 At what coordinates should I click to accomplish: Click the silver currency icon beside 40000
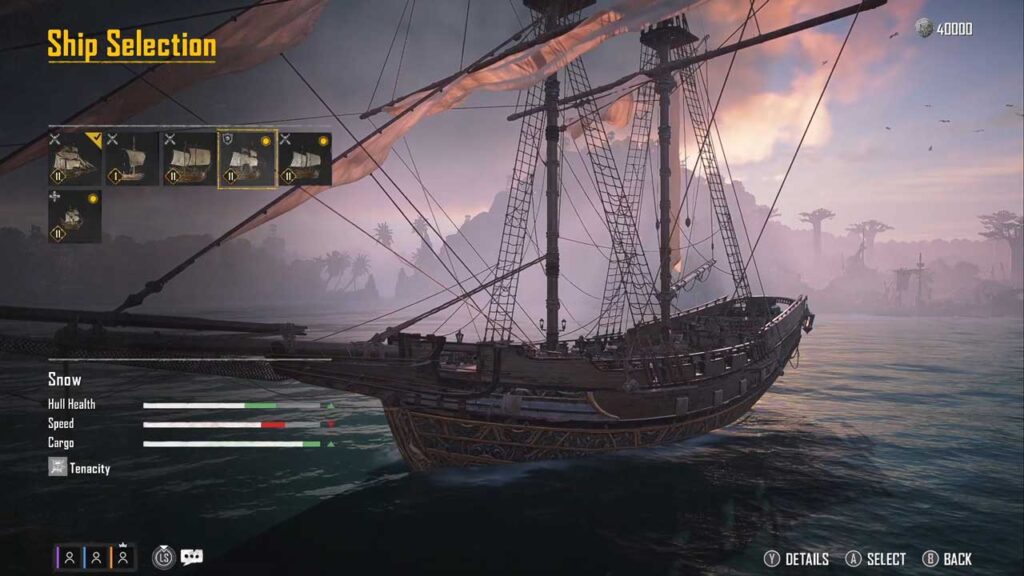(x=924, y=29)
